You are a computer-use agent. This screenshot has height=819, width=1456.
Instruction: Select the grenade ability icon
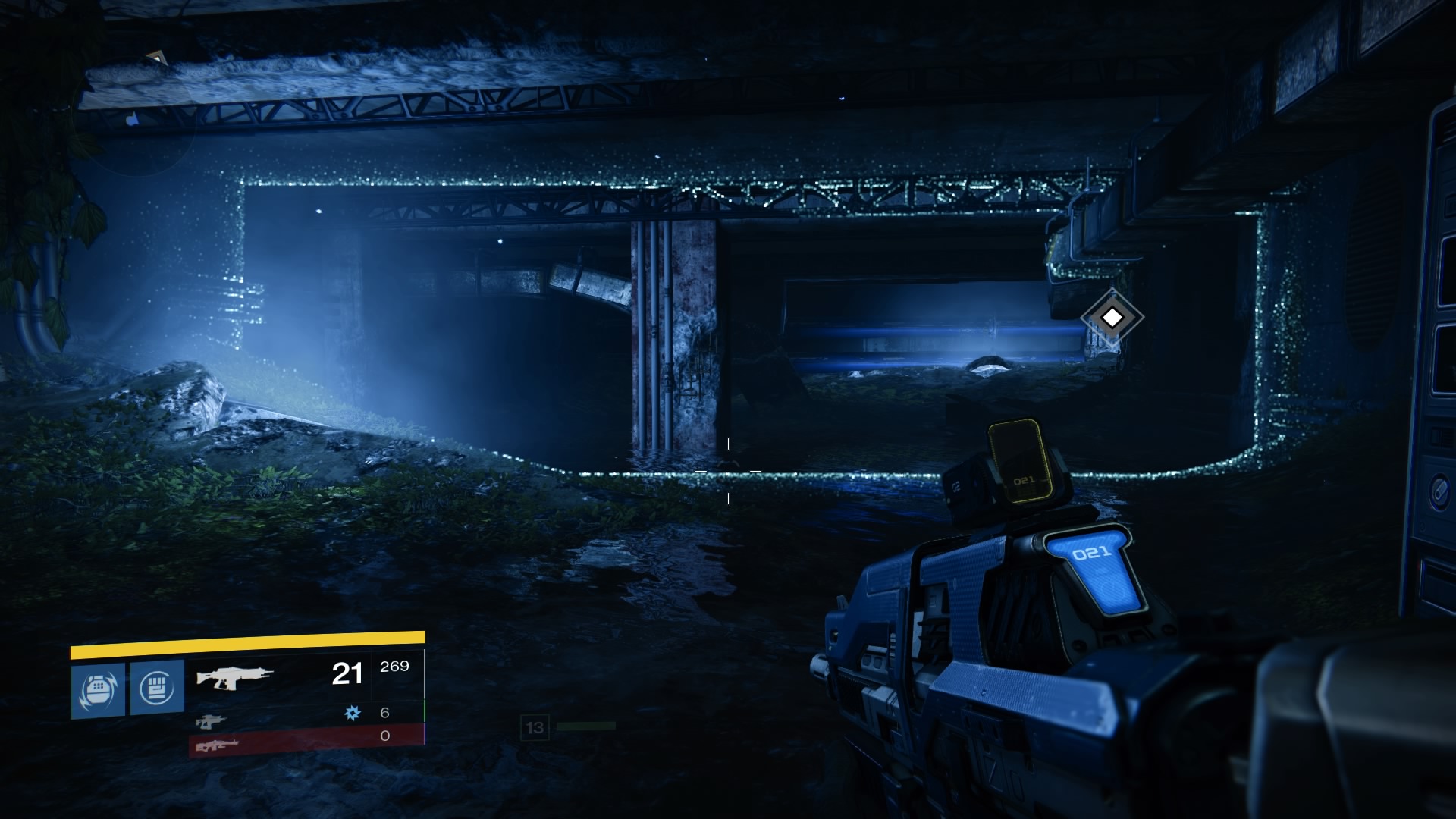click(98, 689)
